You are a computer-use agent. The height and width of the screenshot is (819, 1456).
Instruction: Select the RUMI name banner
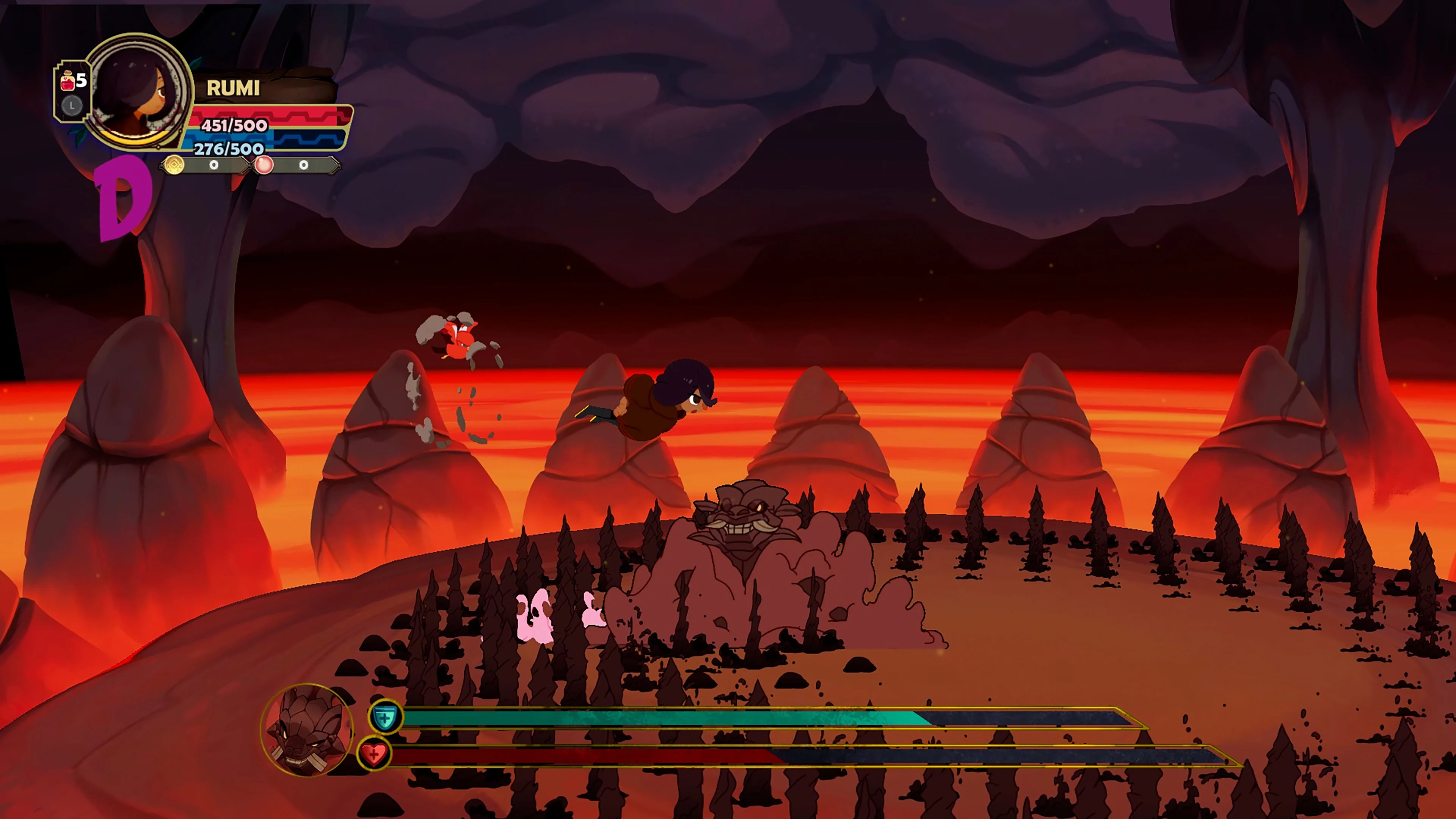click(233, 89)
